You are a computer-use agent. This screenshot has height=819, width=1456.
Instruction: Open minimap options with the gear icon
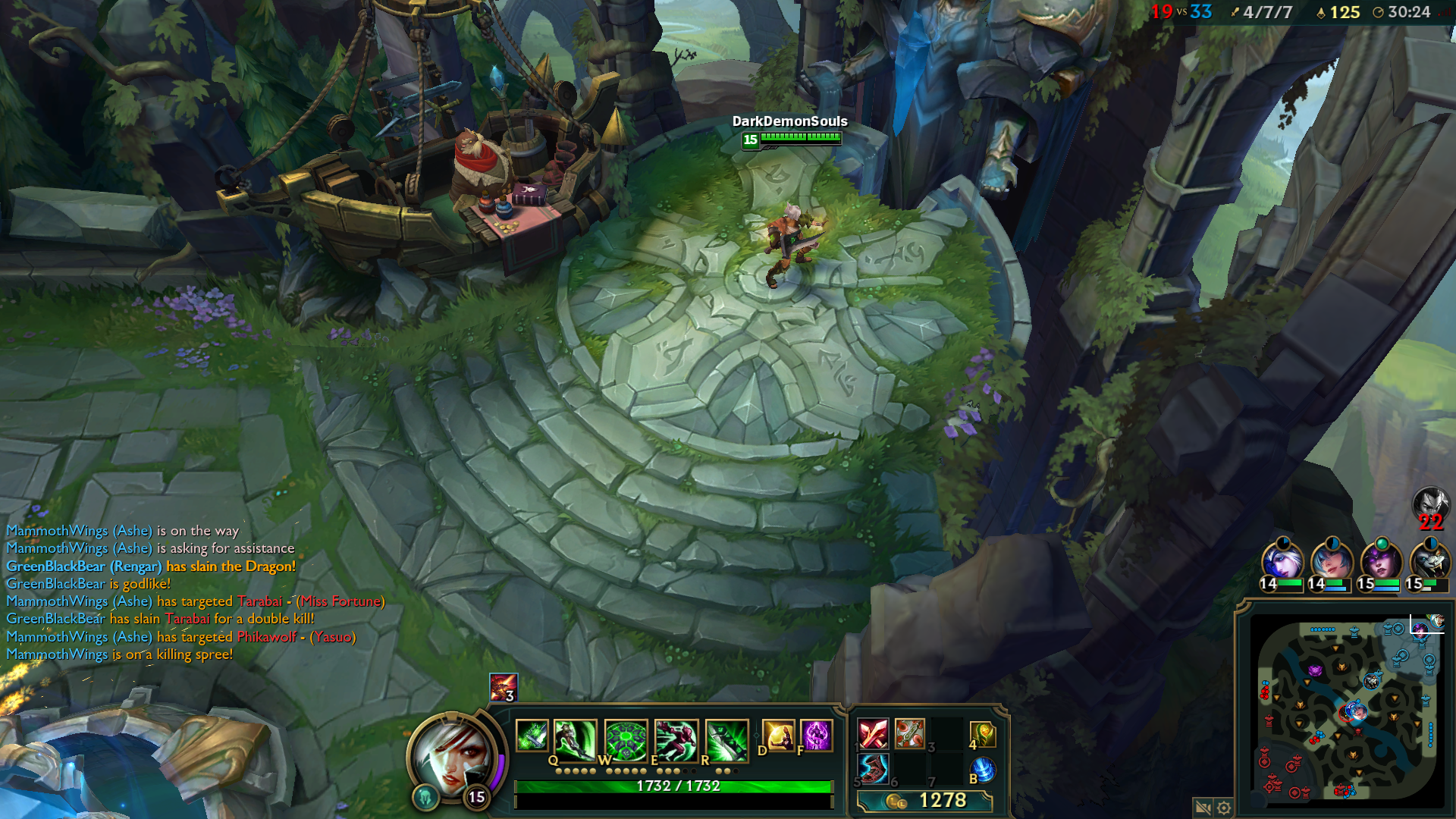(1224, 808)
